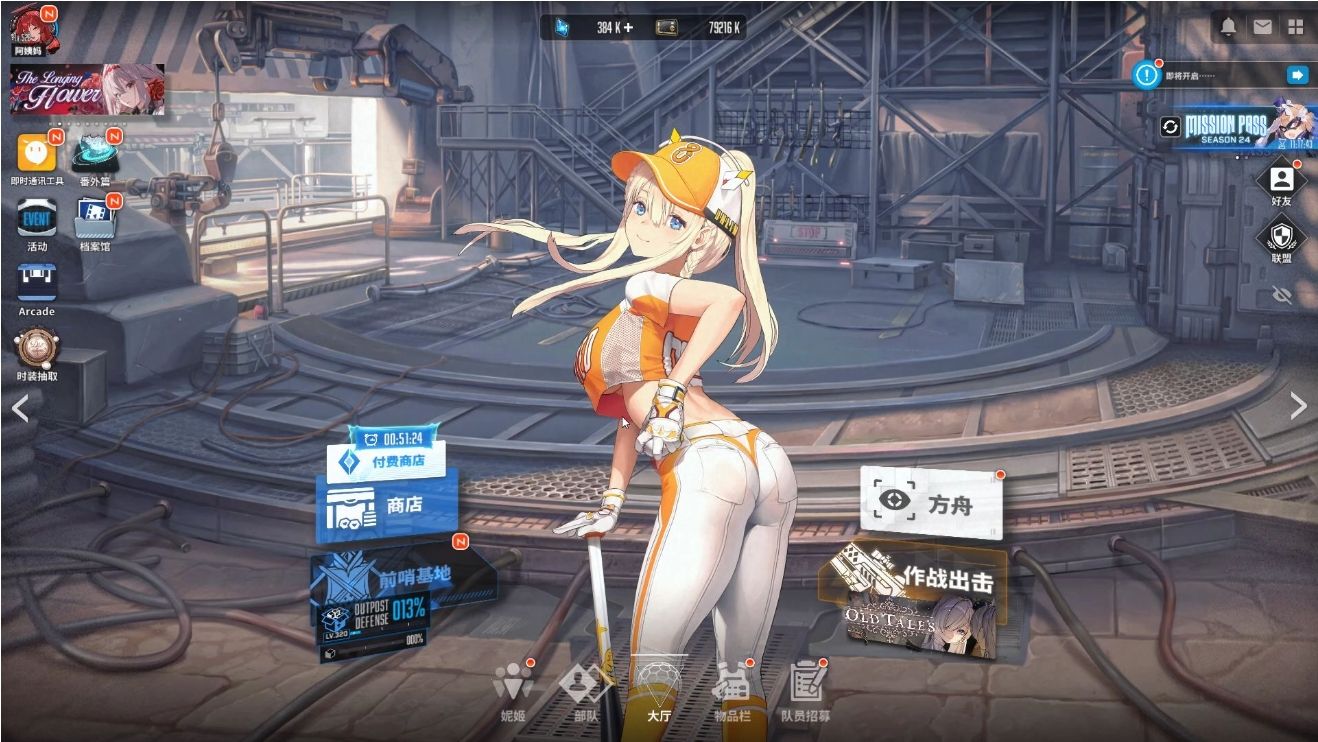The width and height of the screenshot is (1318, 742).
Task: Expand the left arrow to previous screen
Action: coord(20,408)
